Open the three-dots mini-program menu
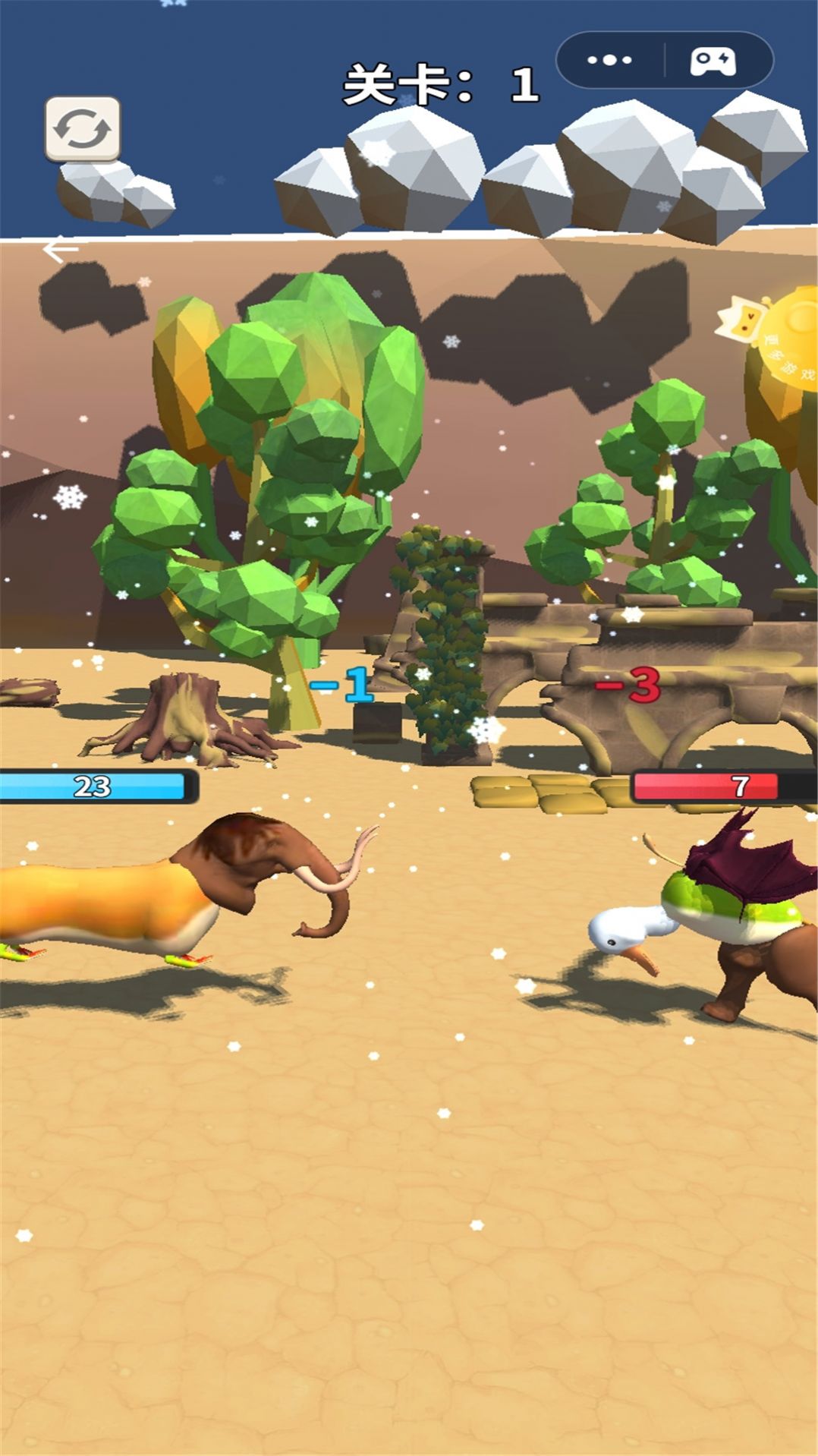The width and height of the screenshot is (818, 1456). coord(609,60)
